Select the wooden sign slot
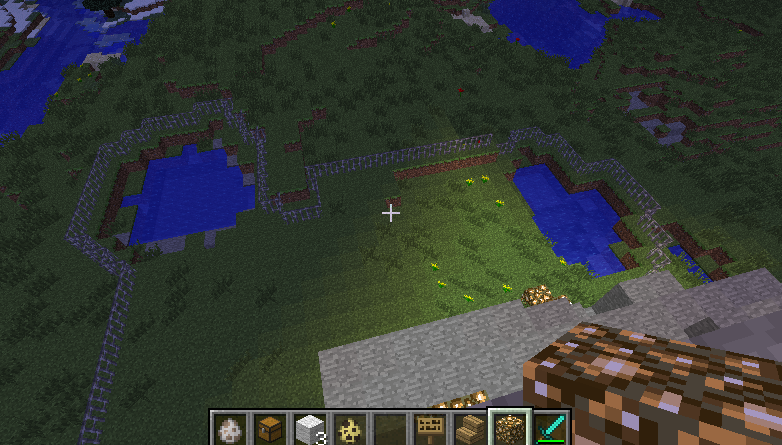782x445 pixels. pyautogui.click(x=429, y=430)
